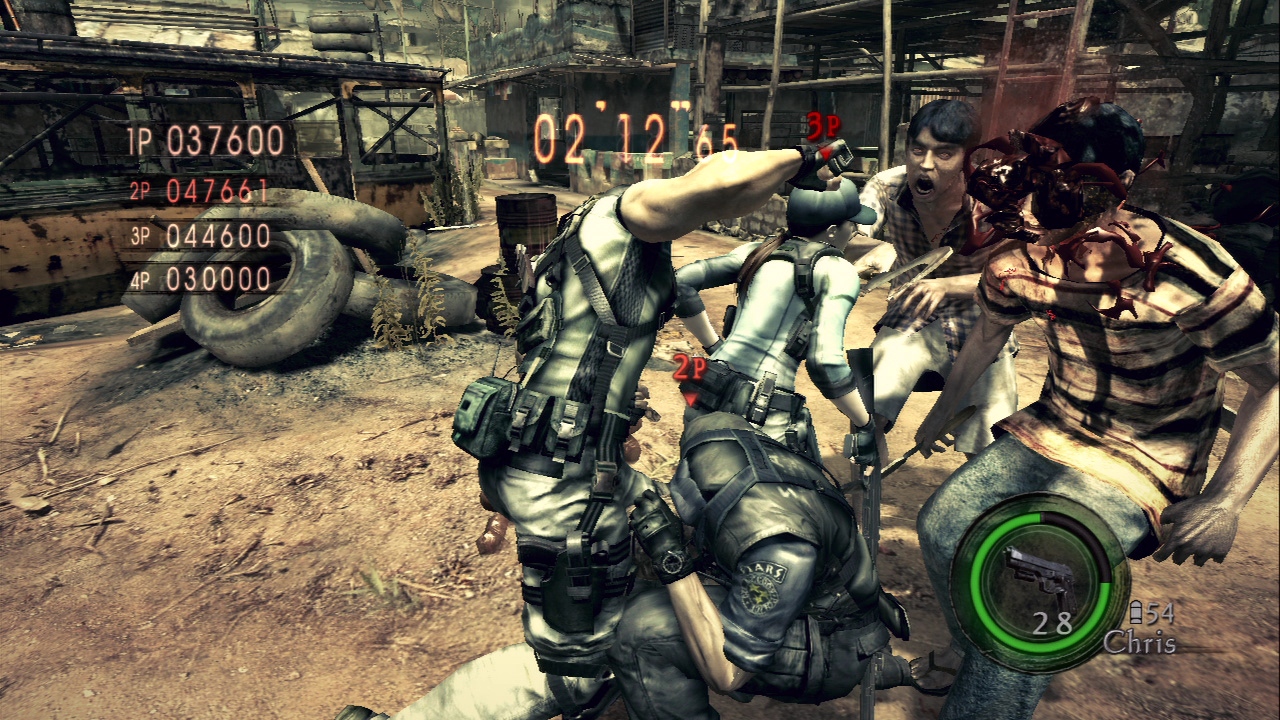The width and height of the screenshot is (1280, 720).
Task: Click the red 2P player marker
Action: click(689, 369)
